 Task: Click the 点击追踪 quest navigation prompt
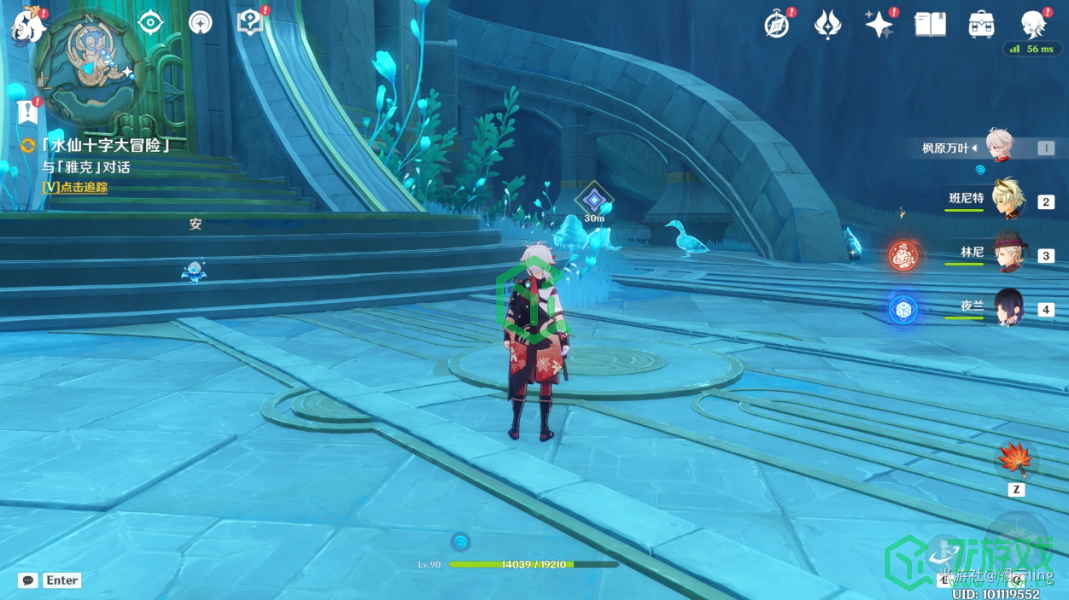click(x=75, y=187)
